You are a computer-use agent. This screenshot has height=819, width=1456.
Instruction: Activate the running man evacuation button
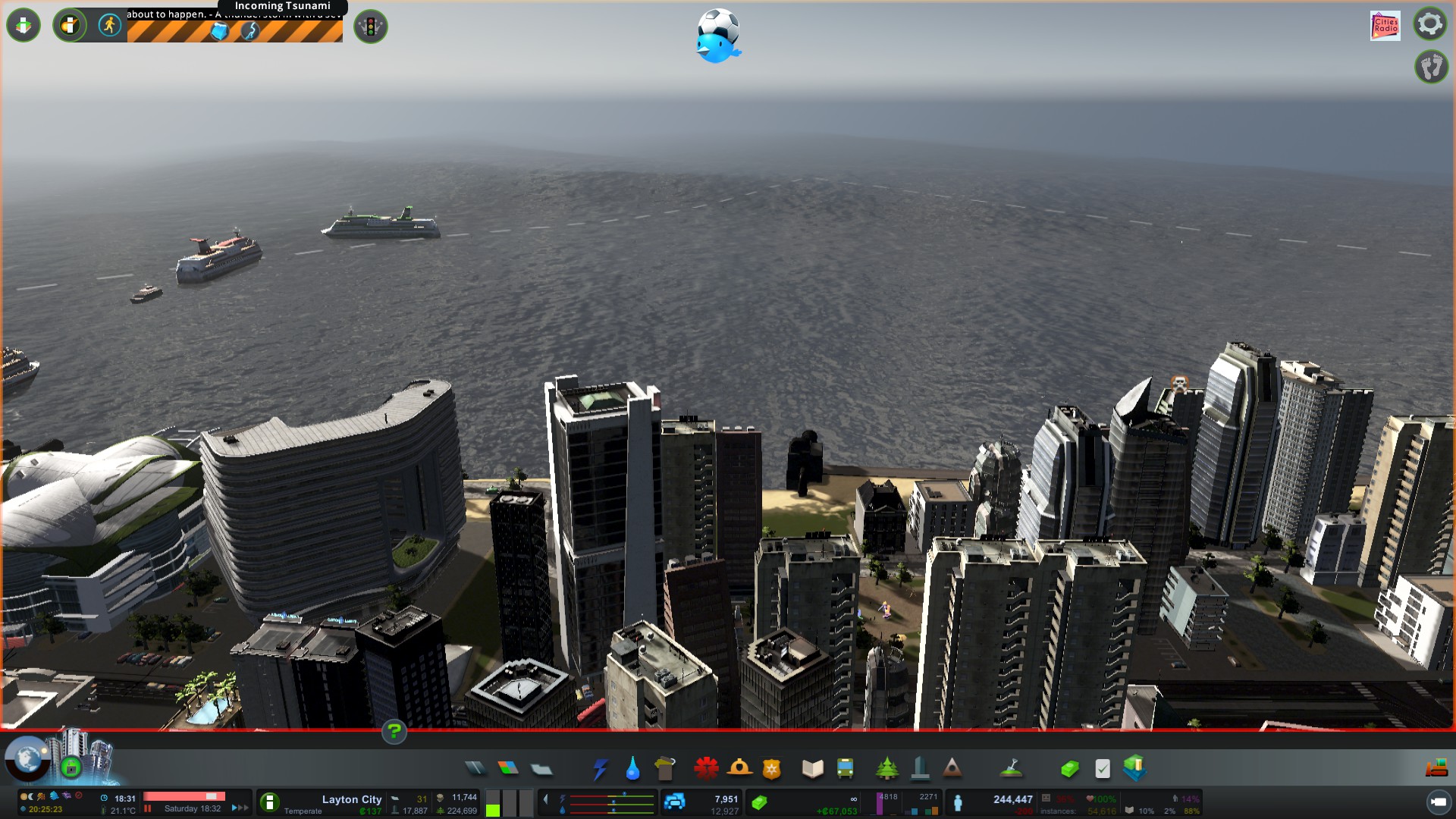pyautogui.click(x=109, y=26)
